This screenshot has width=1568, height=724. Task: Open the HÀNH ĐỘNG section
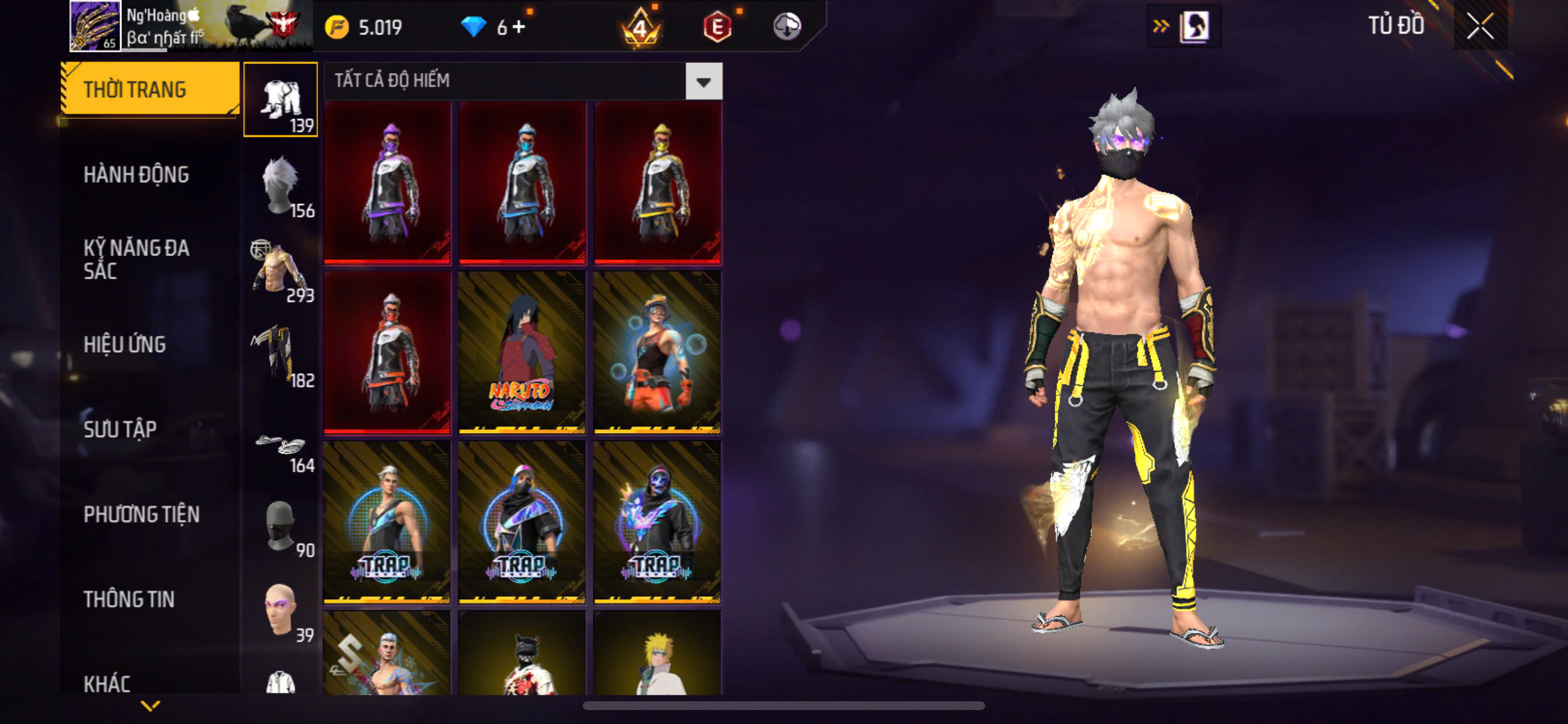(x=136, y=175)
